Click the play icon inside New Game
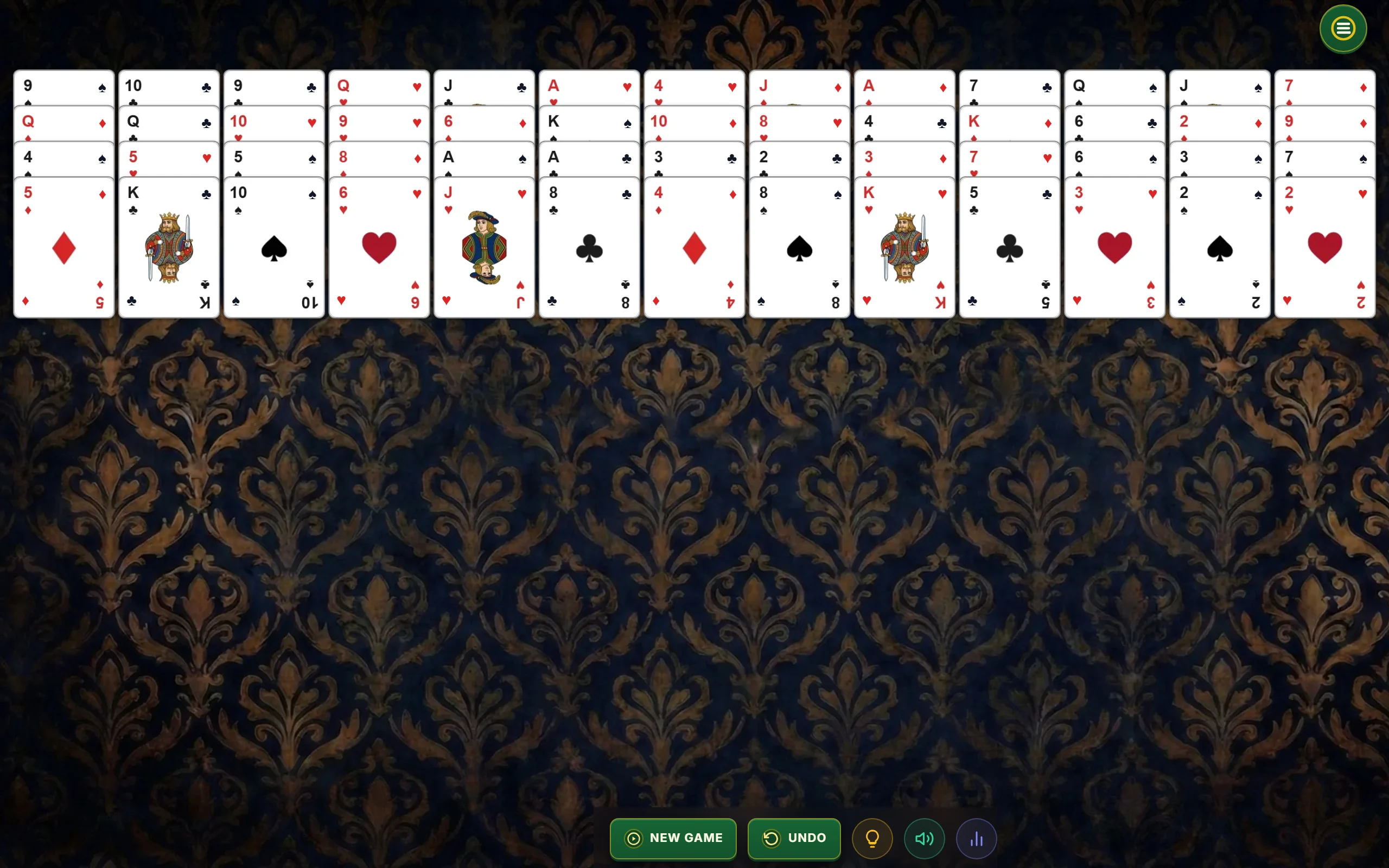Image resolution: width=1389 pixels, height=868 pixels. 633,838
